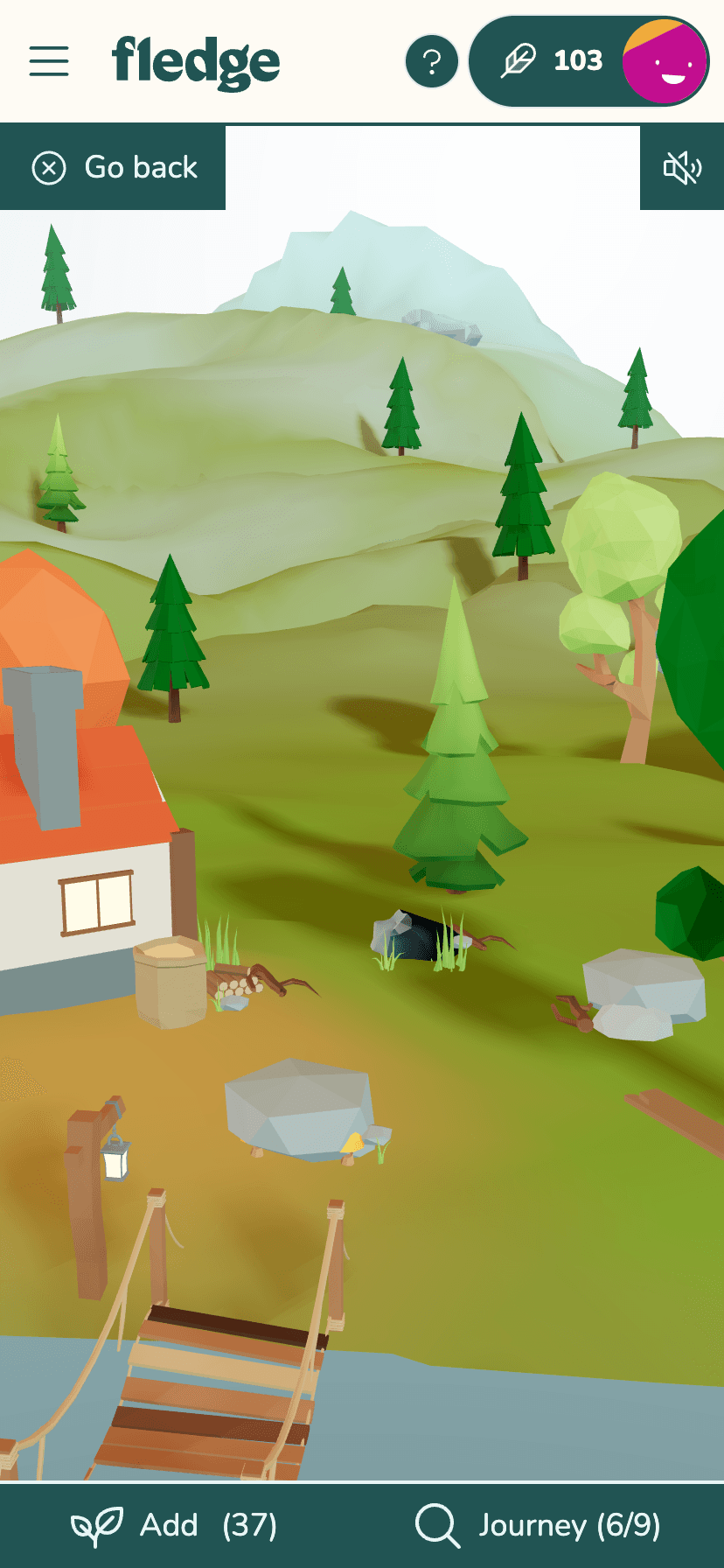Viewport: 724px width, 1568px height.
Task: Open the hamburger menu
Action: click(x=49, y=61)
